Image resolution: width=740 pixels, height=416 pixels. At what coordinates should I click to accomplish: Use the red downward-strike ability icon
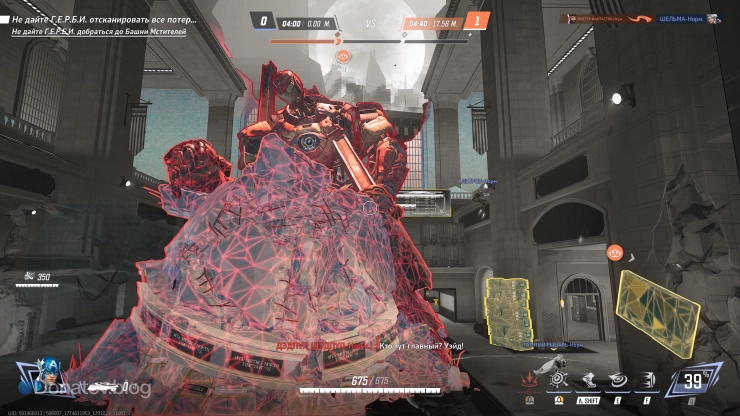pyautogui.click(x=528, y=379)
